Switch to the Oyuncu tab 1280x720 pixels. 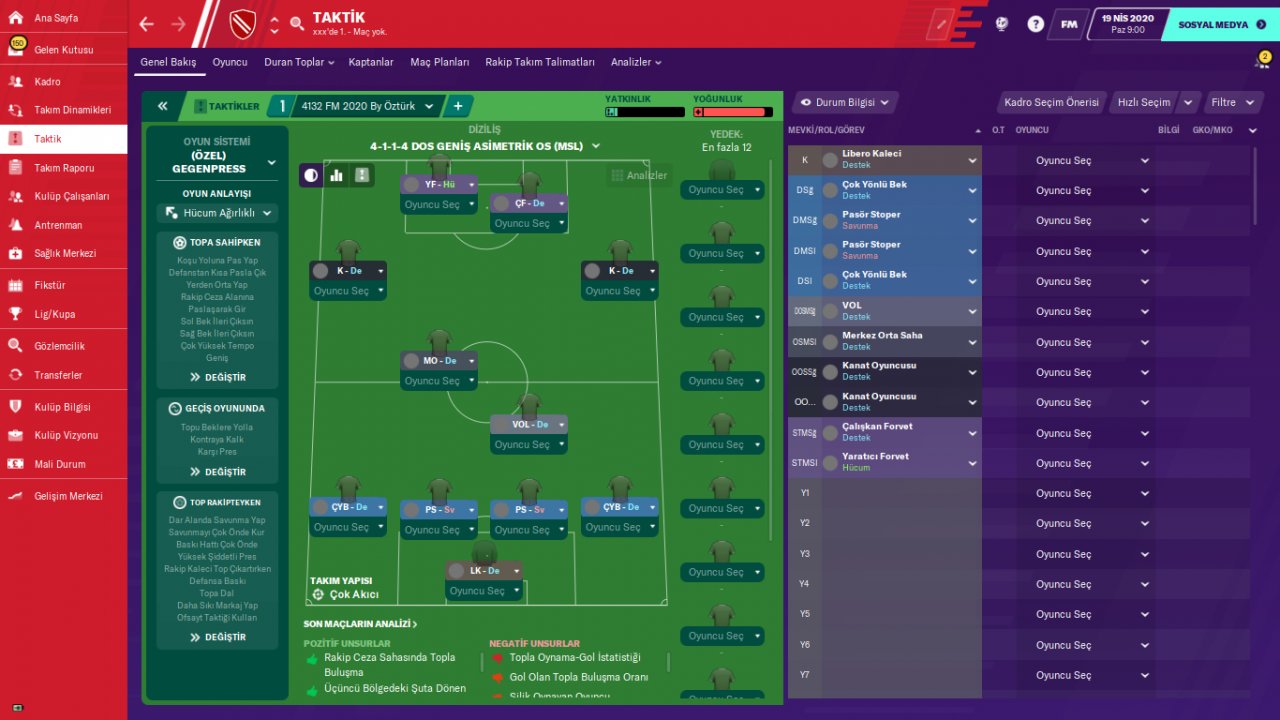pos(230,62)
